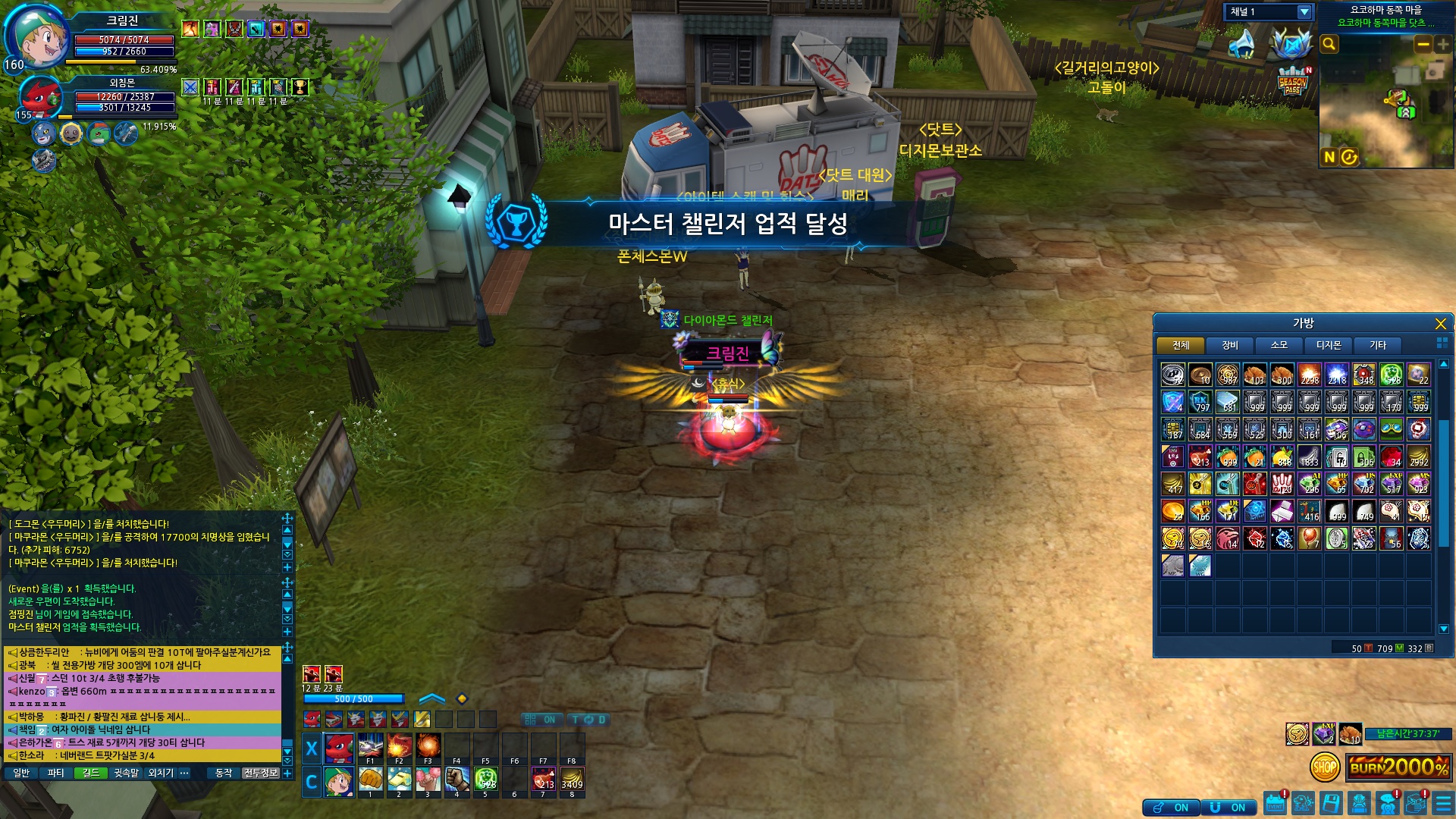Viewport: 1456px width, 819px height.
Task: Open the 소모 consumables tab
Action: tap(1279, 345)
